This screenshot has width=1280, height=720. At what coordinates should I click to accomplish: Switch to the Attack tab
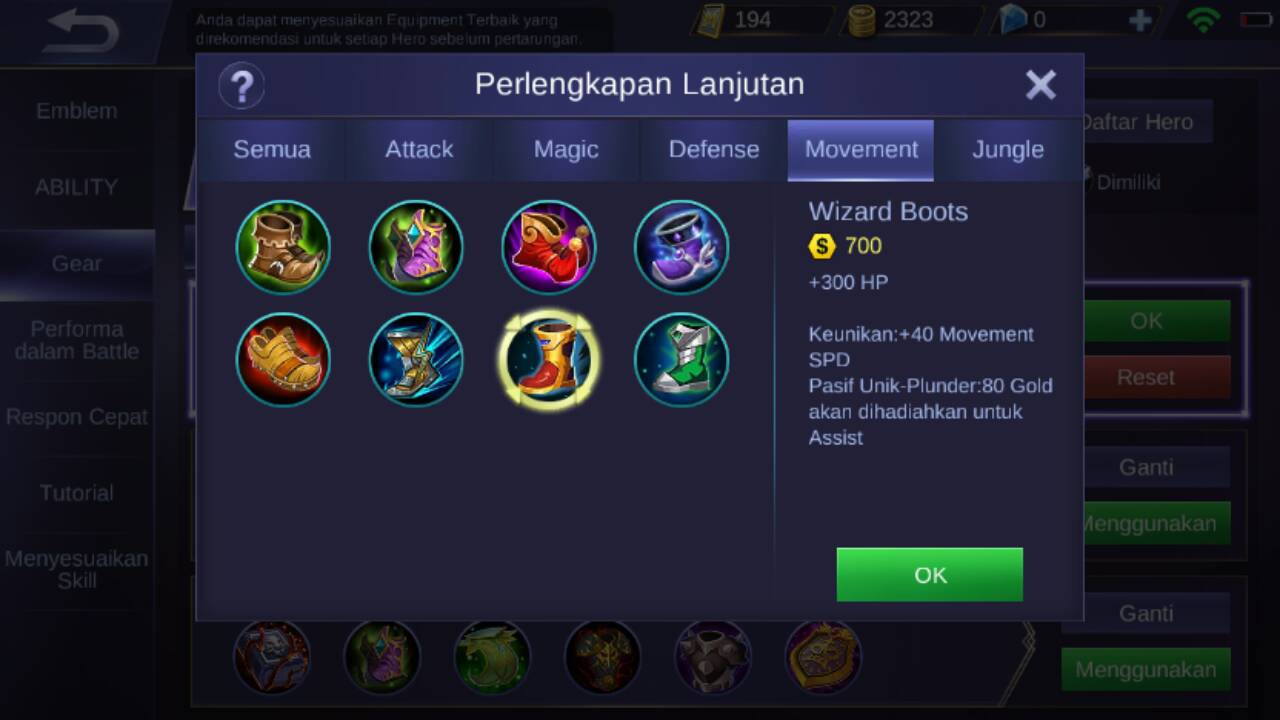[x=419, y=150]
